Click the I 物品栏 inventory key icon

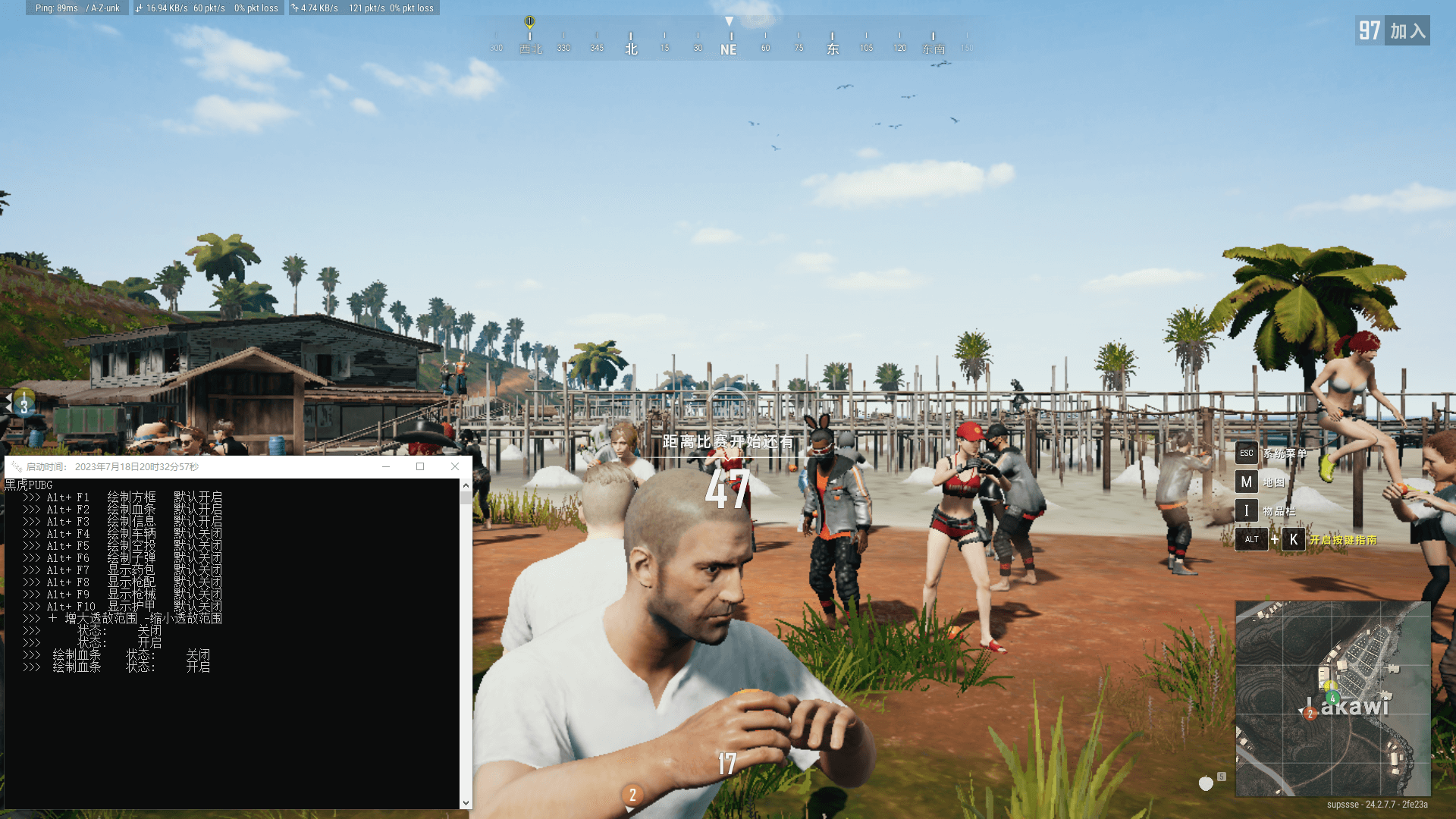(1247, 510)
